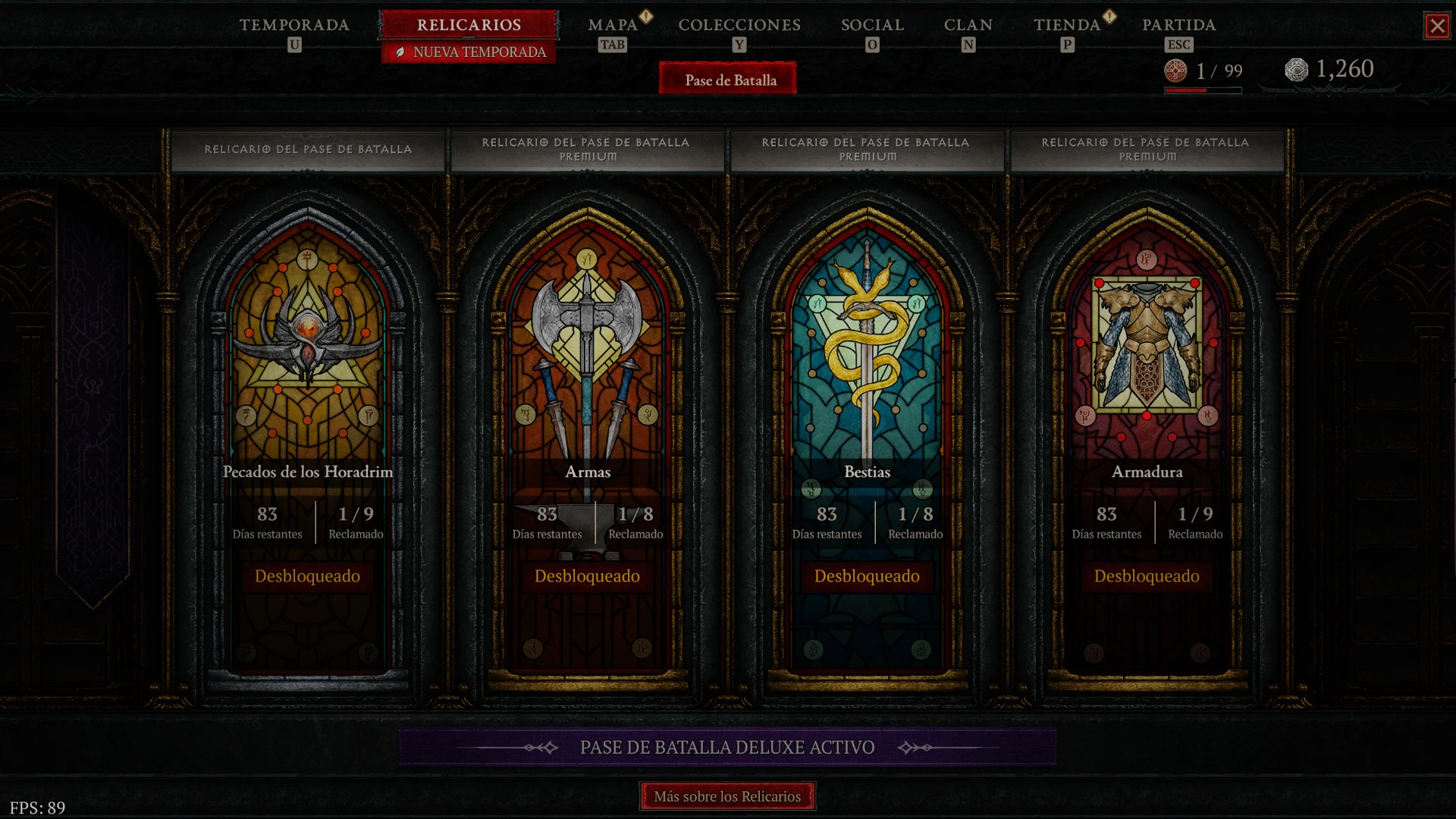1456x819 pixels.
Task: Open the Tienda shop tab
Action: [x=1067, y=25]
